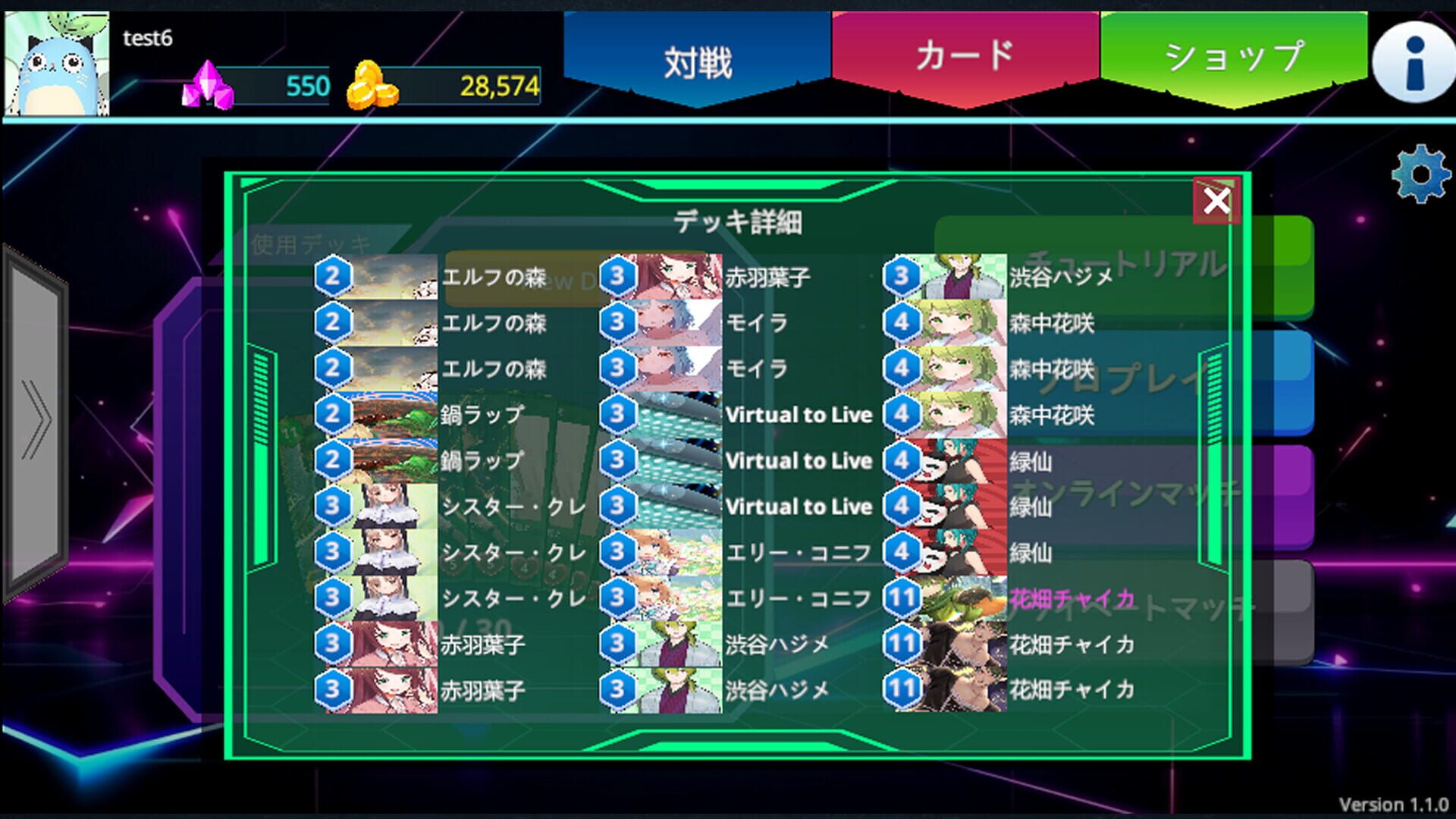Close the デッキ詳細 dialog
1456x819 pixels.
coord(1216,199)
